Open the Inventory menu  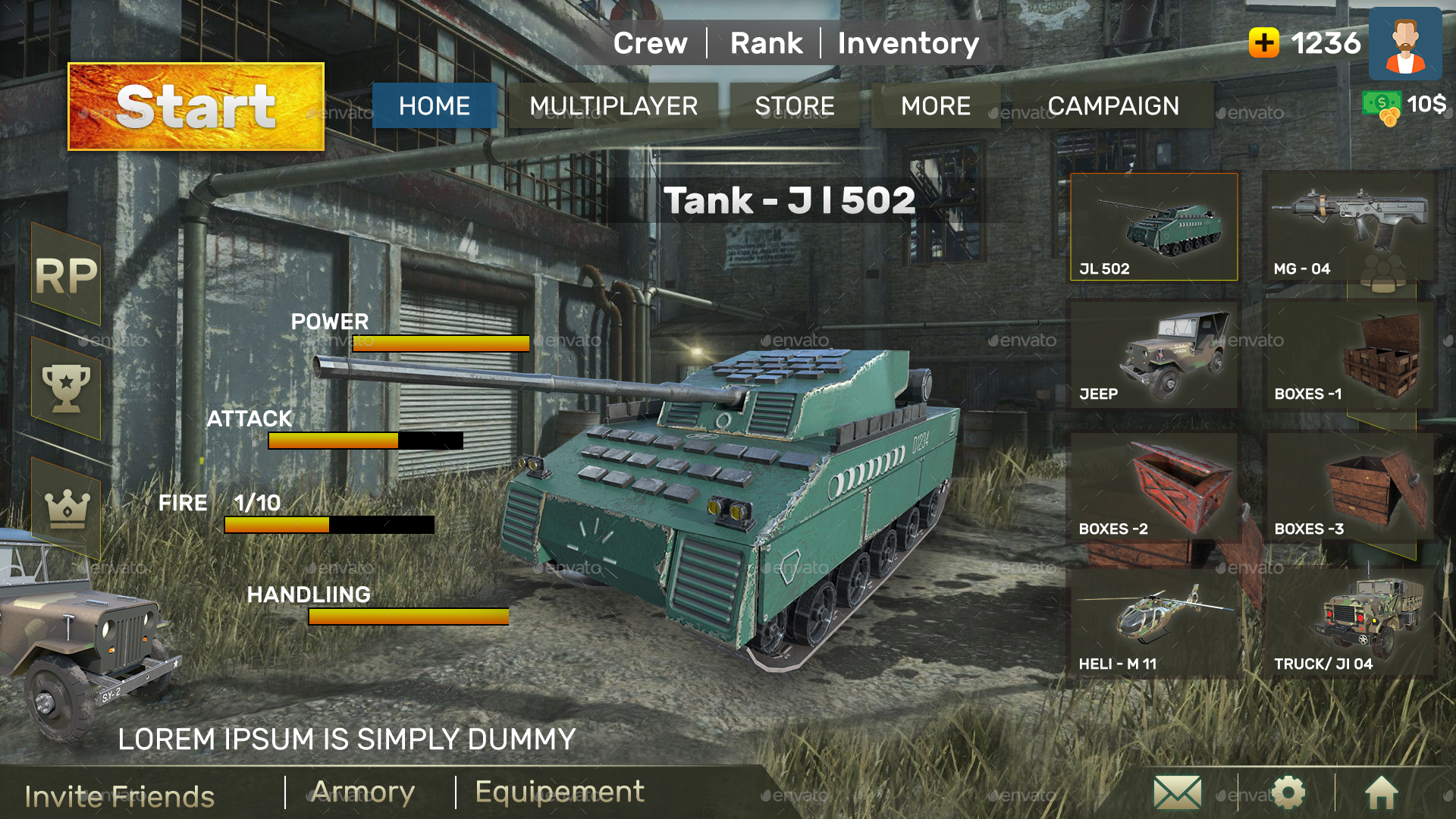click(908, 43)
